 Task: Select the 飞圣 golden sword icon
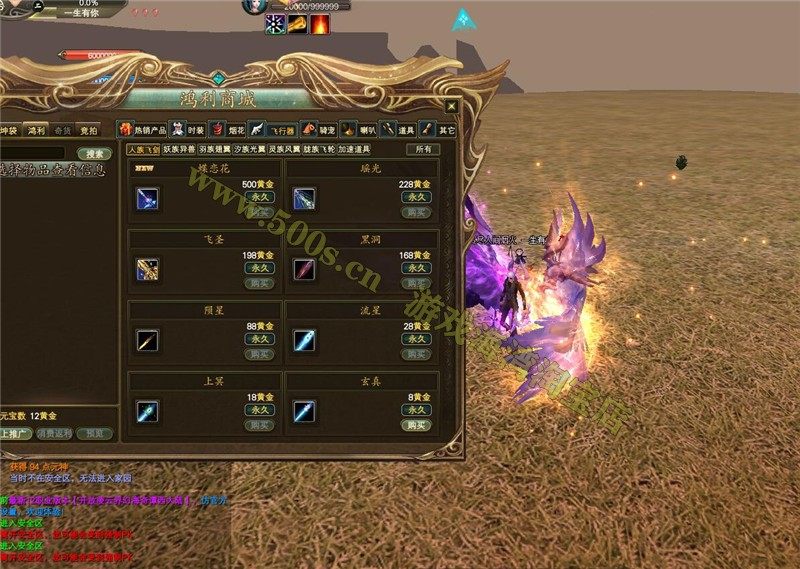(x=147, y=269)
